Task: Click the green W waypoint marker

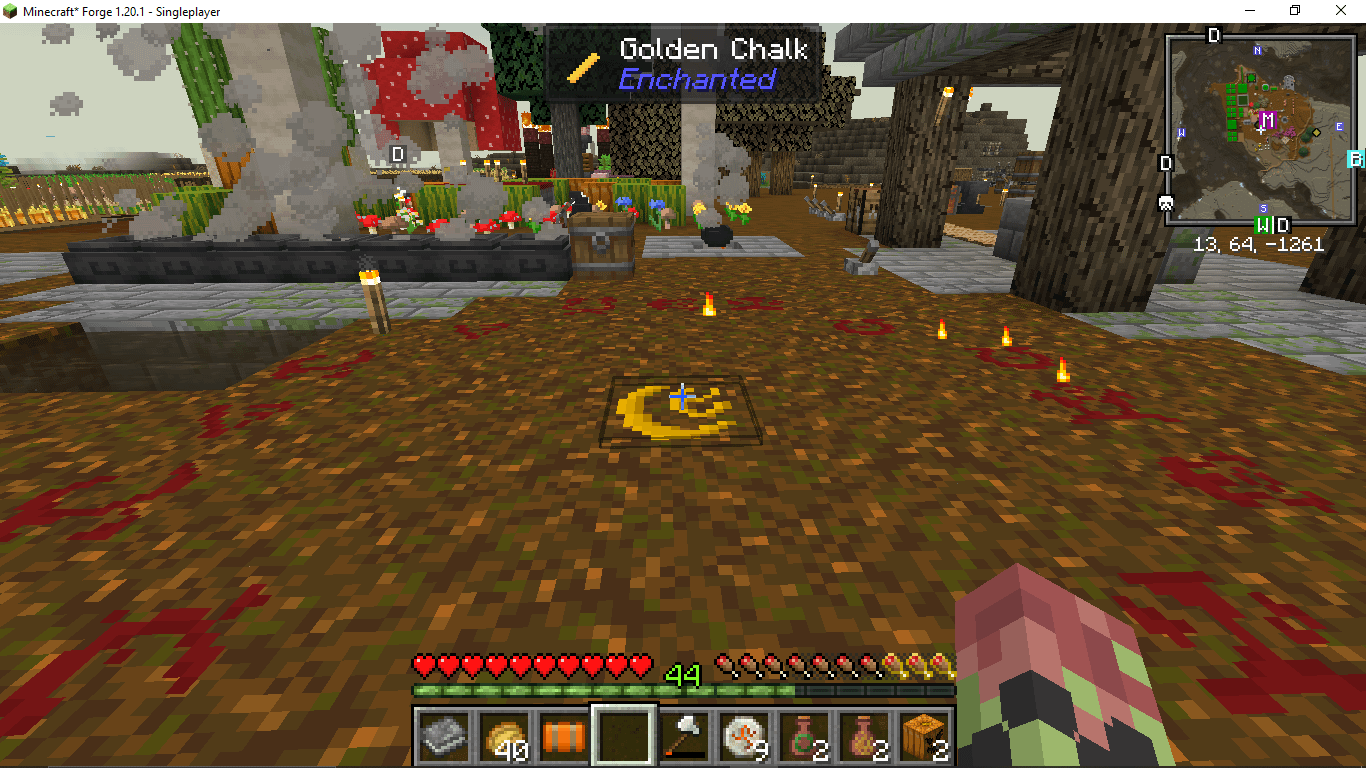Action: coord(1264,224)
